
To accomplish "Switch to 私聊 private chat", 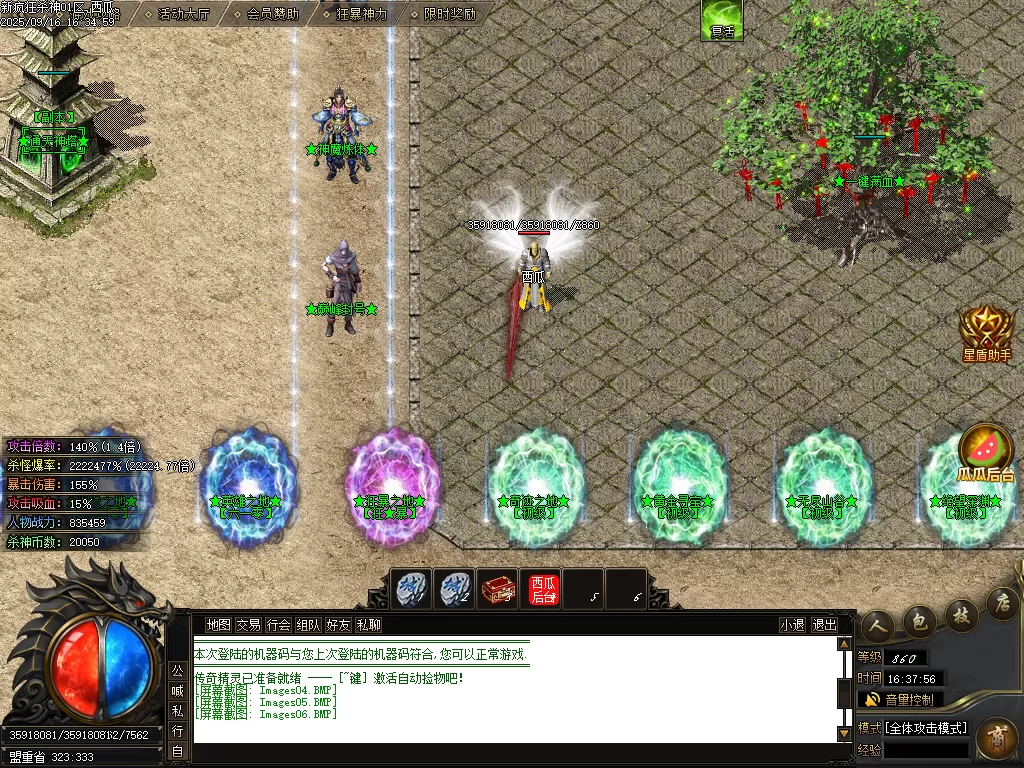I will pos(368,625).
